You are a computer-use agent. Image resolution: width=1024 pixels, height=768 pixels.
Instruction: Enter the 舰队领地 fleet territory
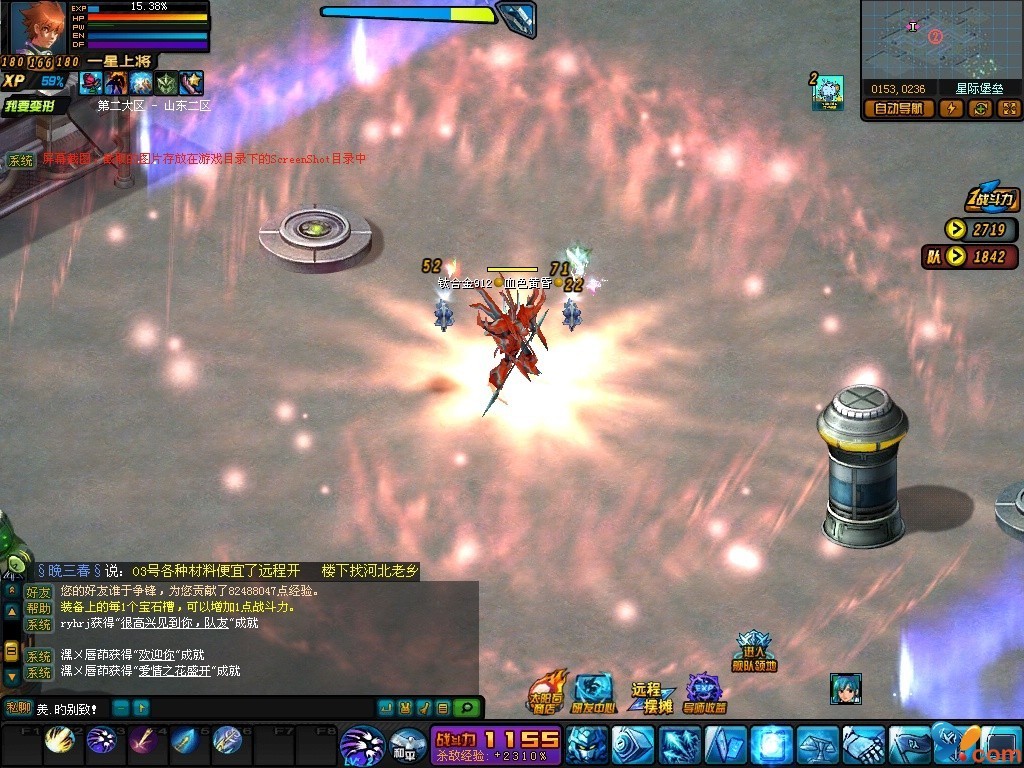[753, 652]
